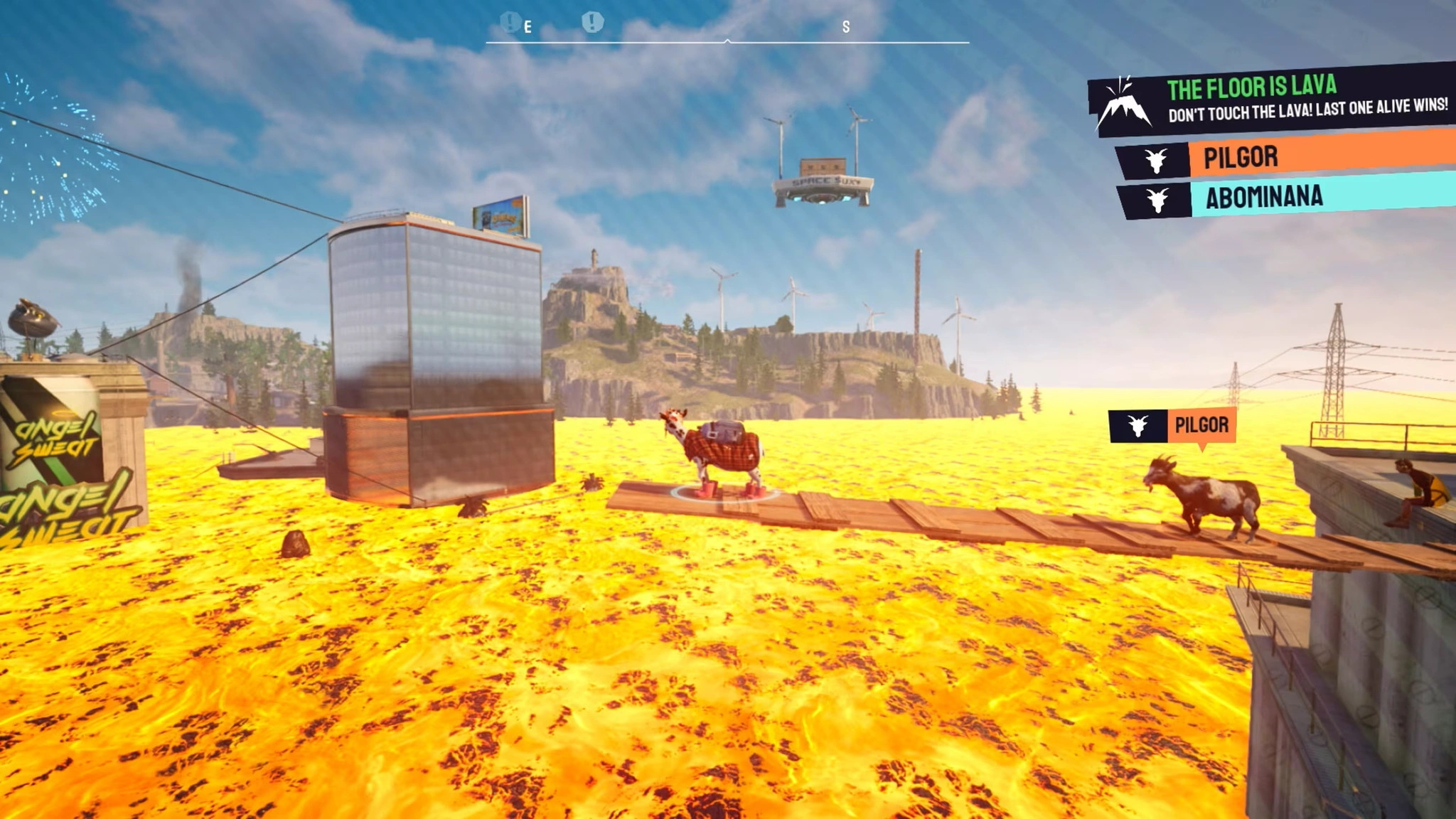Click the left exclamation marker on the compass

pyautogui.click(x=510, y=22)
